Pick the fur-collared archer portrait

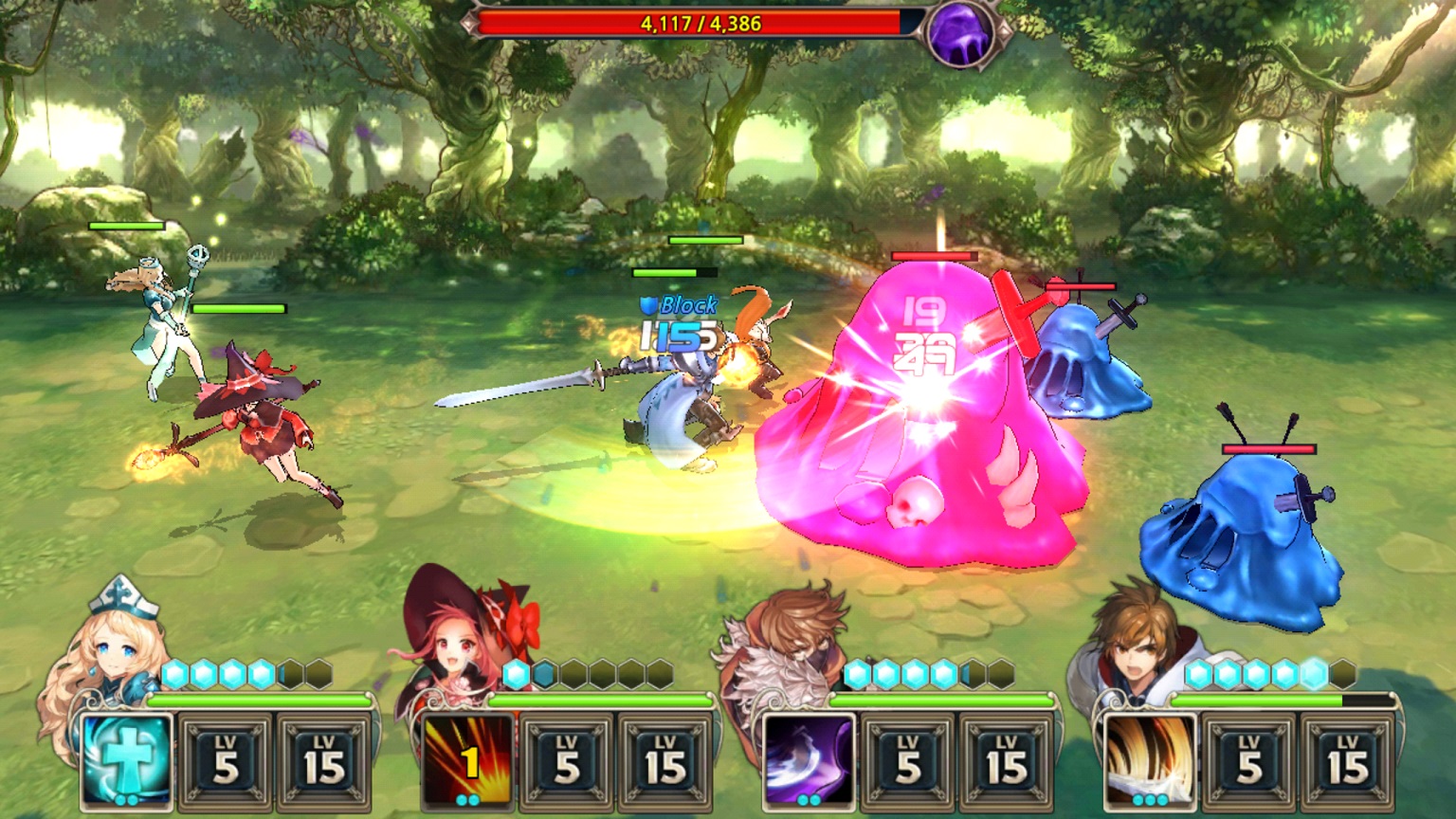(x=782, y=645)
